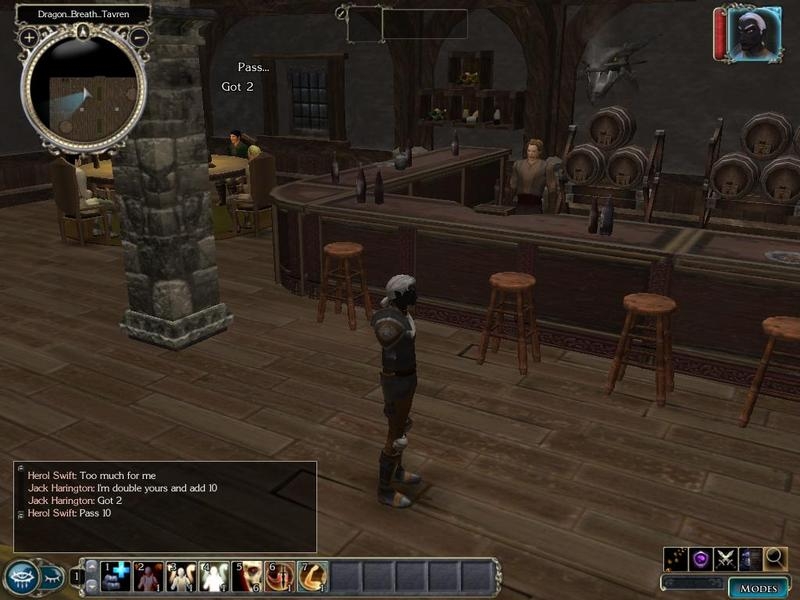Open the golden sparkles icon
800x600 pixels.
(675, 558)
